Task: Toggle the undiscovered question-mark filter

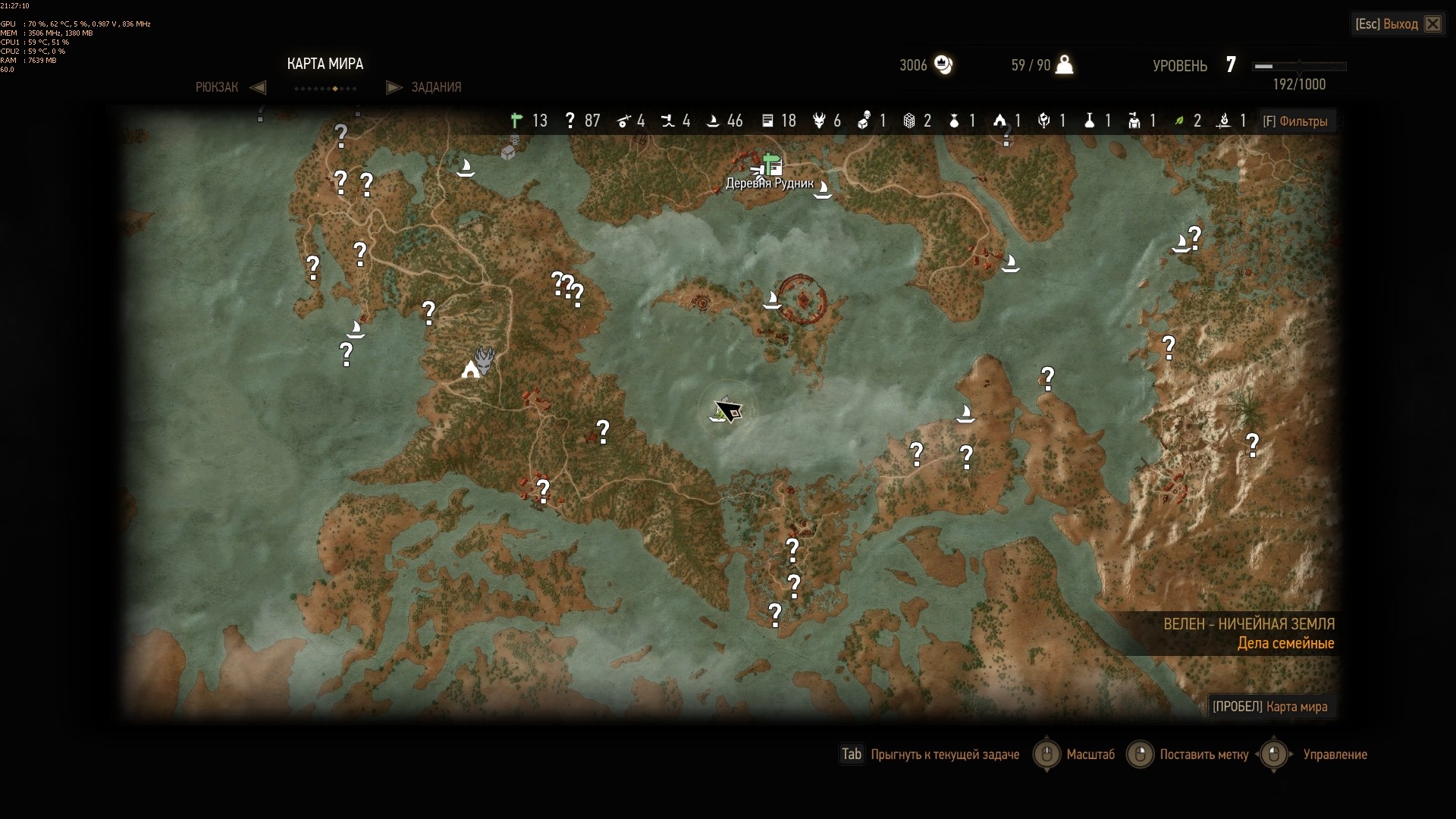Action: coord(570,121)
